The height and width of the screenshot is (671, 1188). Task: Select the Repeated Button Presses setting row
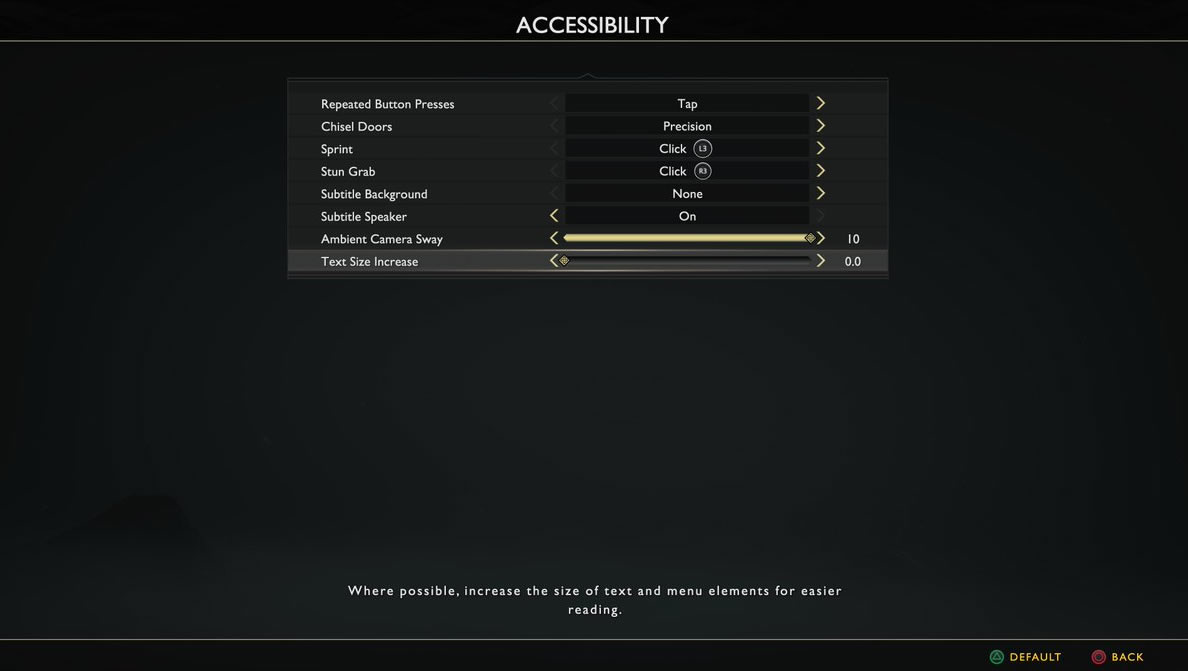388,104
